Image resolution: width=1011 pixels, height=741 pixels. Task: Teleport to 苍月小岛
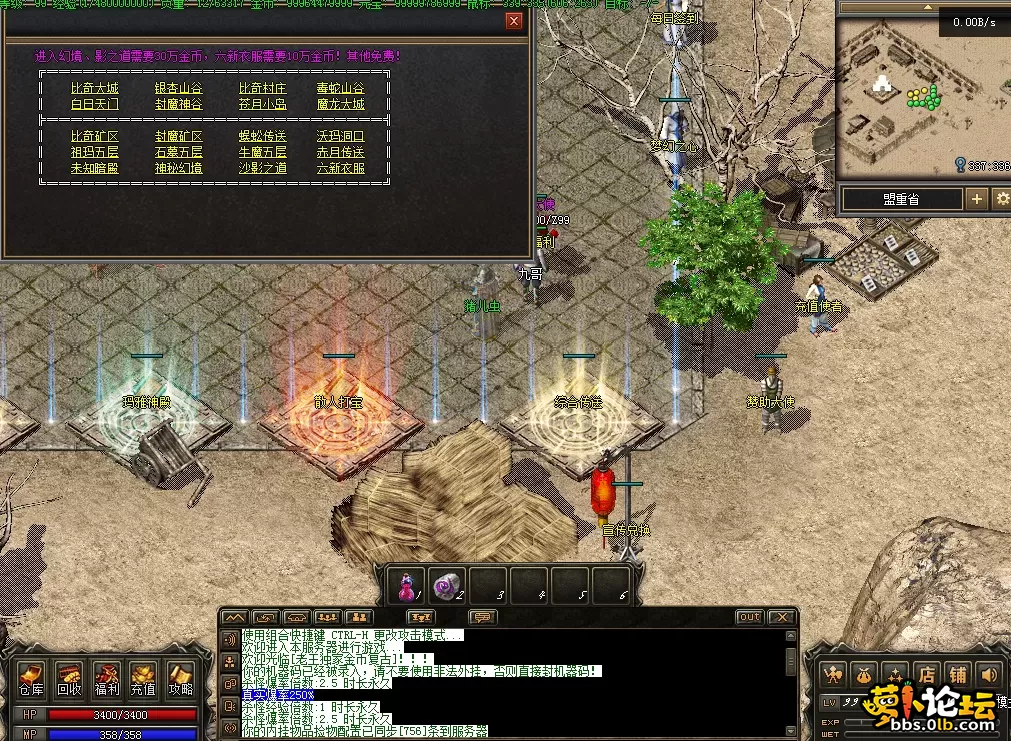tap(262, 104)
